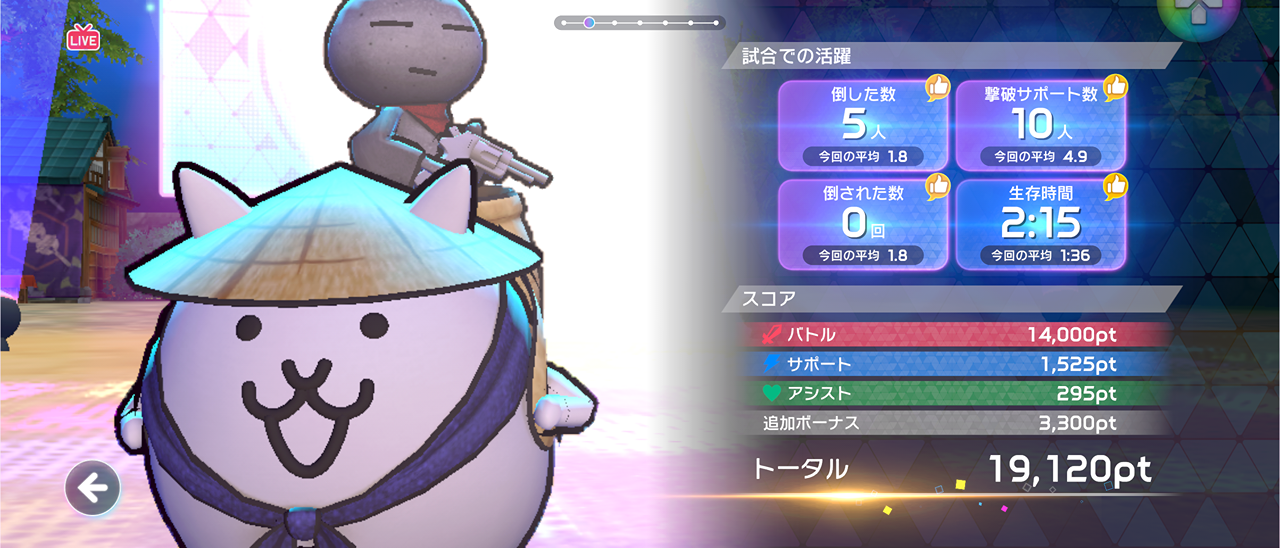The width and height of the screenshot is (1280, 548).
Task: Select the highlighted purple page indicator dot
Action: pos(589,22)
